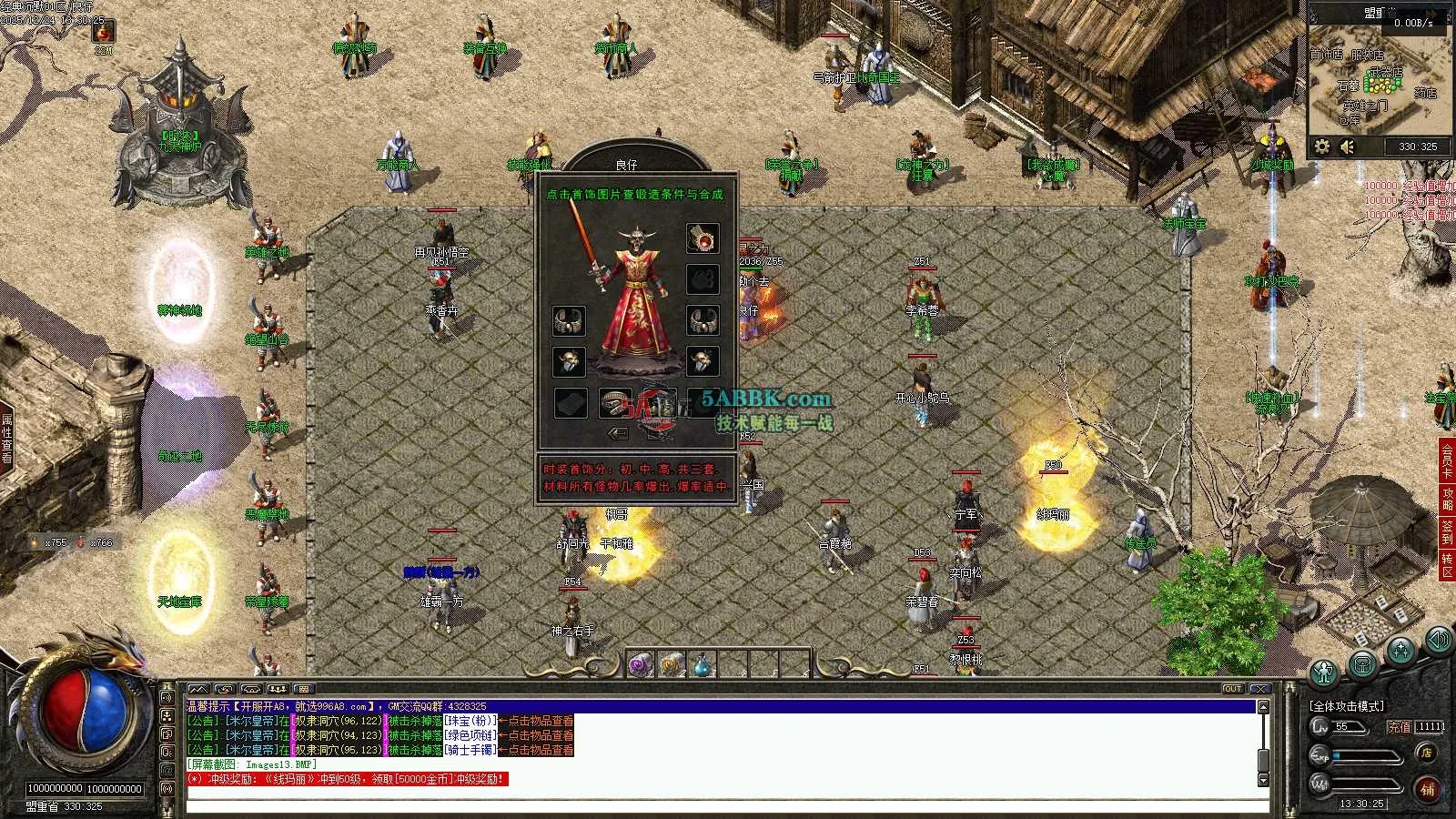This screenshot has height=819, width=1456.
Task: Click the back arrow in the accessory panel
Action: click(619, 433)
